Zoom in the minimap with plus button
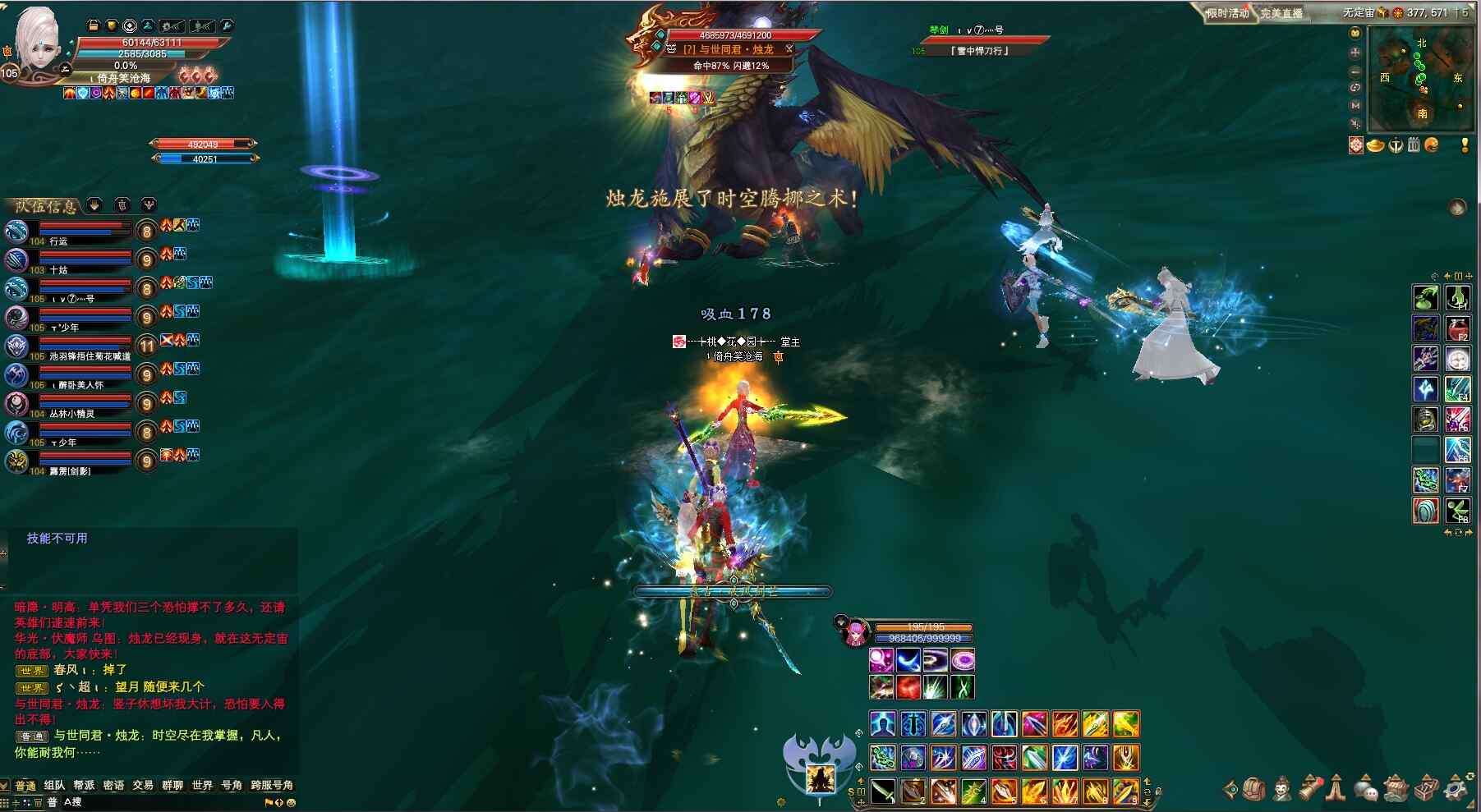The image size is (1481, 812). click(1355, 53)
